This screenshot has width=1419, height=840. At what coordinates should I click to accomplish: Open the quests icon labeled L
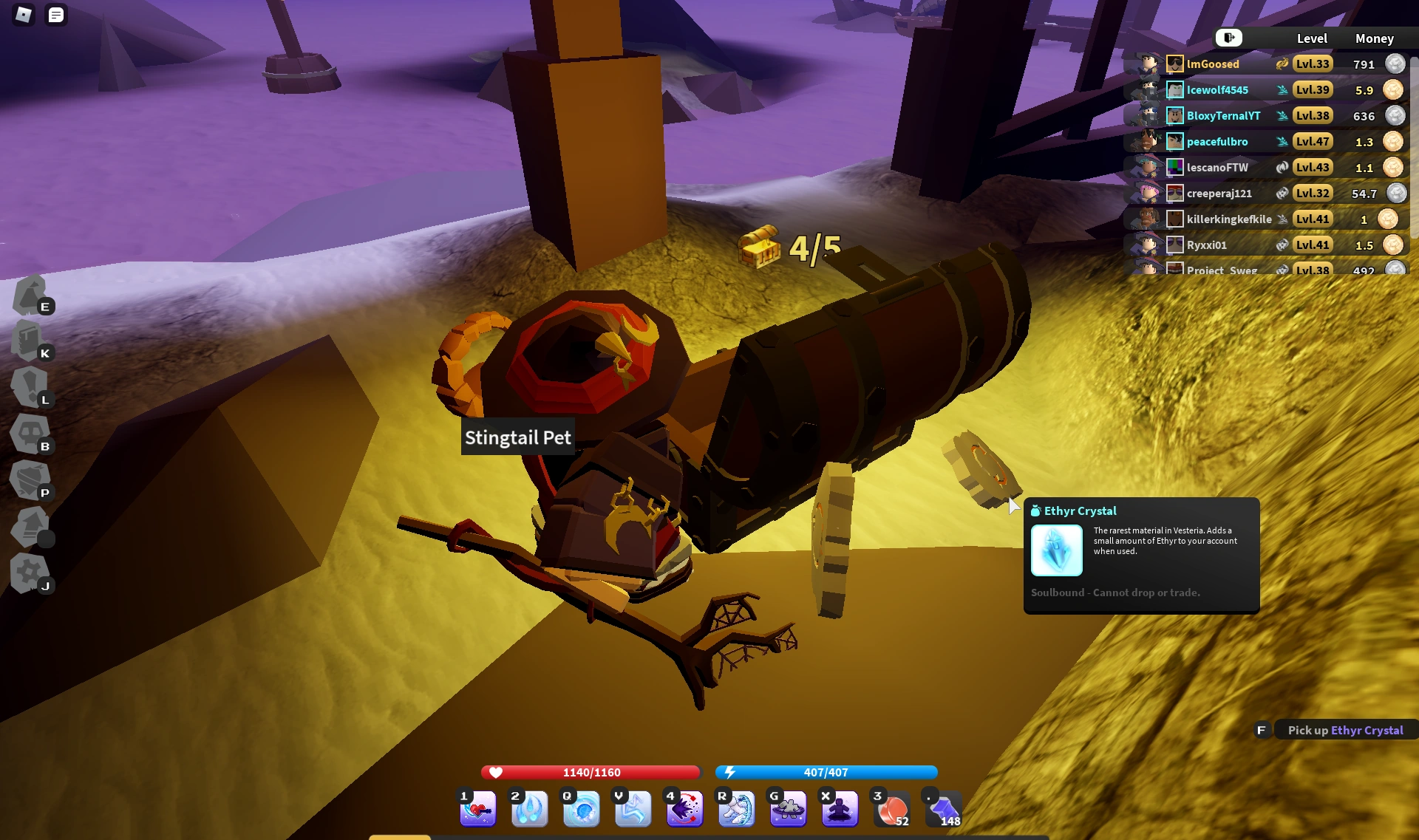click(x=28, y=388)
